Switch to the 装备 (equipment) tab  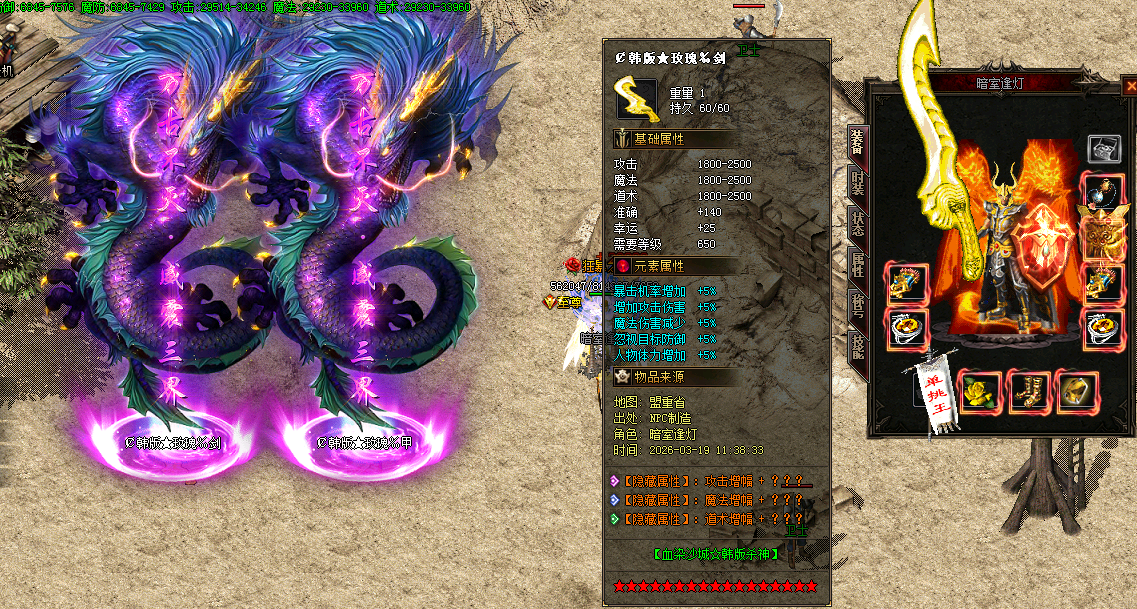coord(857,141)
